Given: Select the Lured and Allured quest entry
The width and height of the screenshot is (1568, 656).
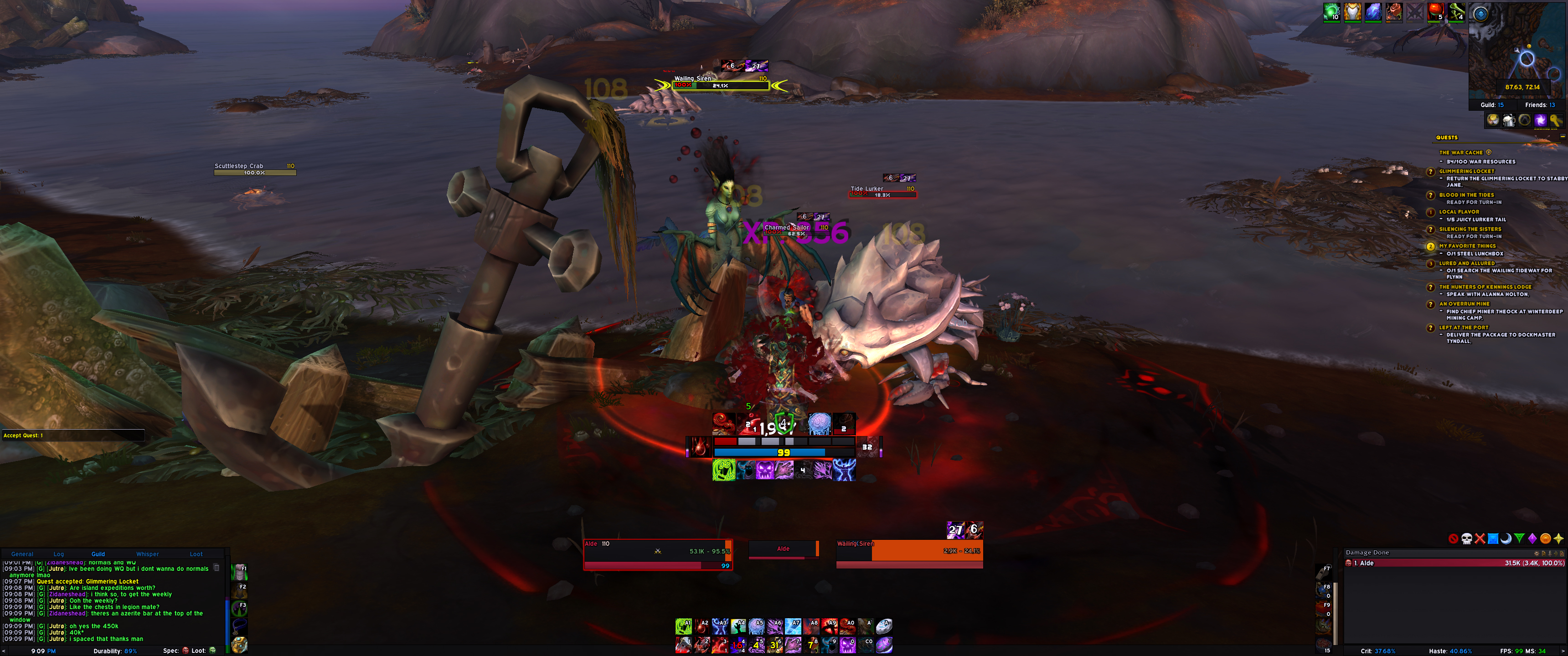Looking at the screenshot, I should point(1466,263).
